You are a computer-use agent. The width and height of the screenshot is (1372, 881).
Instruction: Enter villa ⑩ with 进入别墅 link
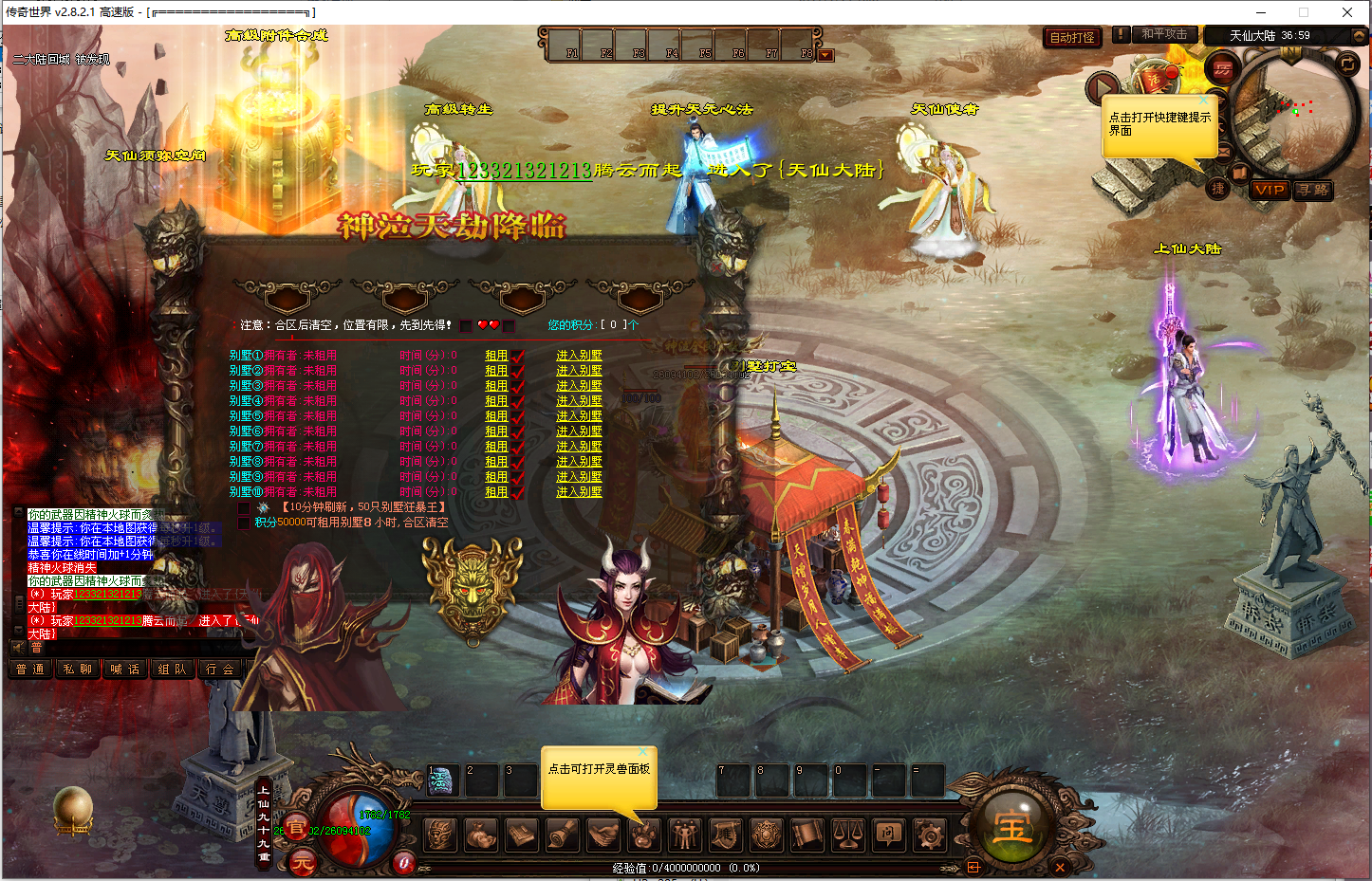(579, 492)
